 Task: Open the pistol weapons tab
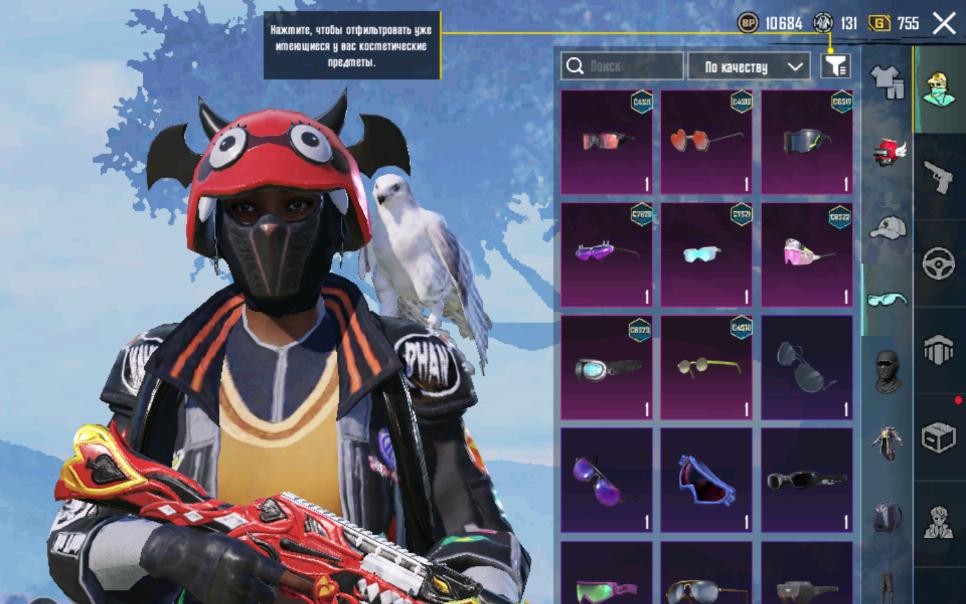tap(939, 177)
